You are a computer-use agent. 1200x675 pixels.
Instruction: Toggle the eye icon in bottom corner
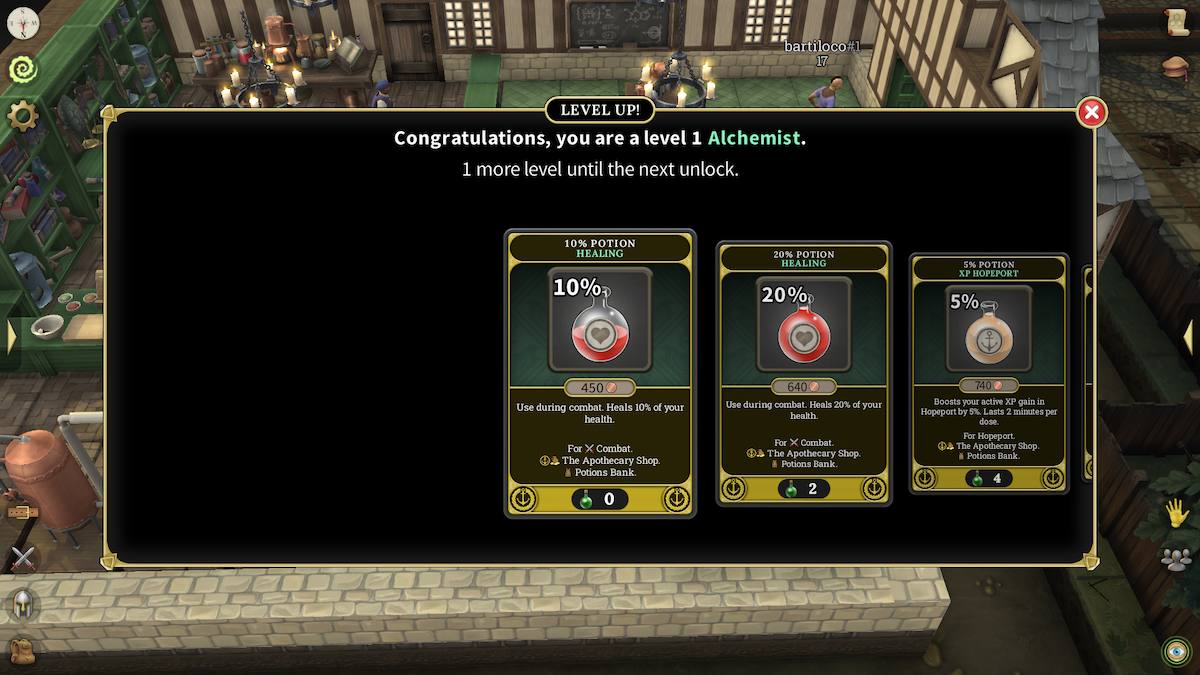click(x=1177, y=651)
